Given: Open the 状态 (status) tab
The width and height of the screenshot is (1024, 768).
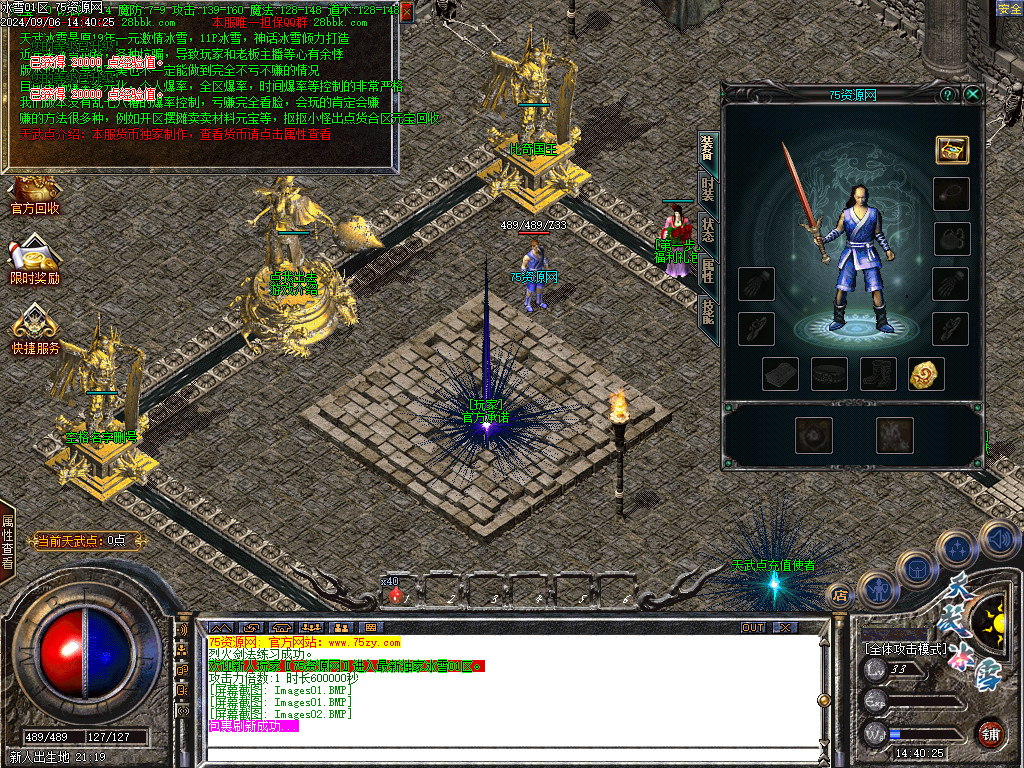Looking at the screenshot, I should tap(708, 231).
